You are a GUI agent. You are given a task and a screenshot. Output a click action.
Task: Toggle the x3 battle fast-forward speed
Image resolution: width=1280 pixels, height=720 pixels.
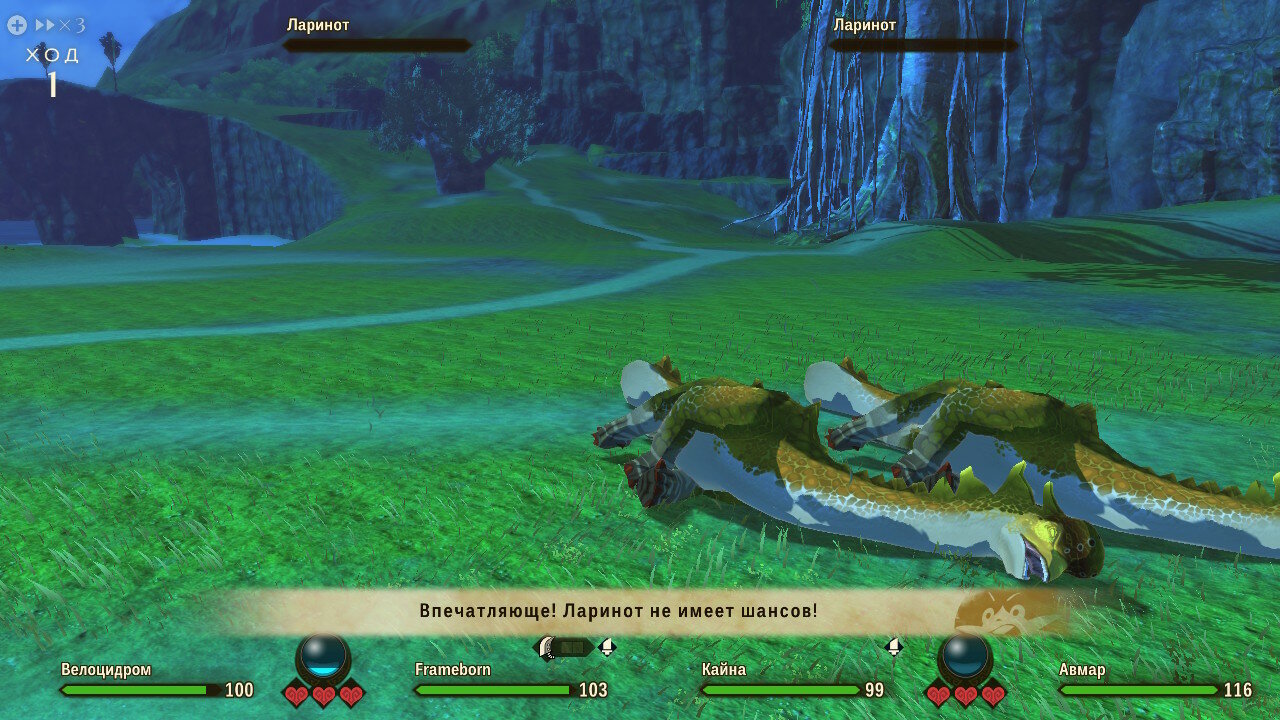pos(58,25)
